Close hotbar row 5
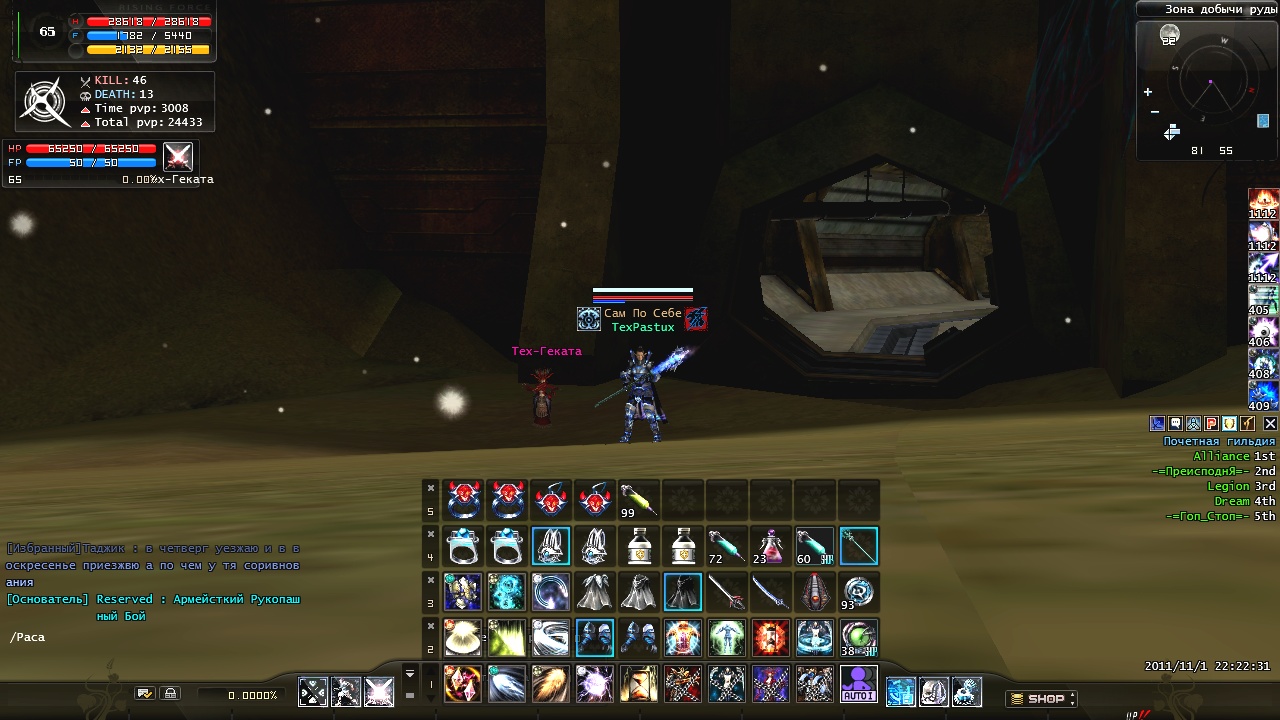Viewport: 1280px width, 720px height. 431,488
